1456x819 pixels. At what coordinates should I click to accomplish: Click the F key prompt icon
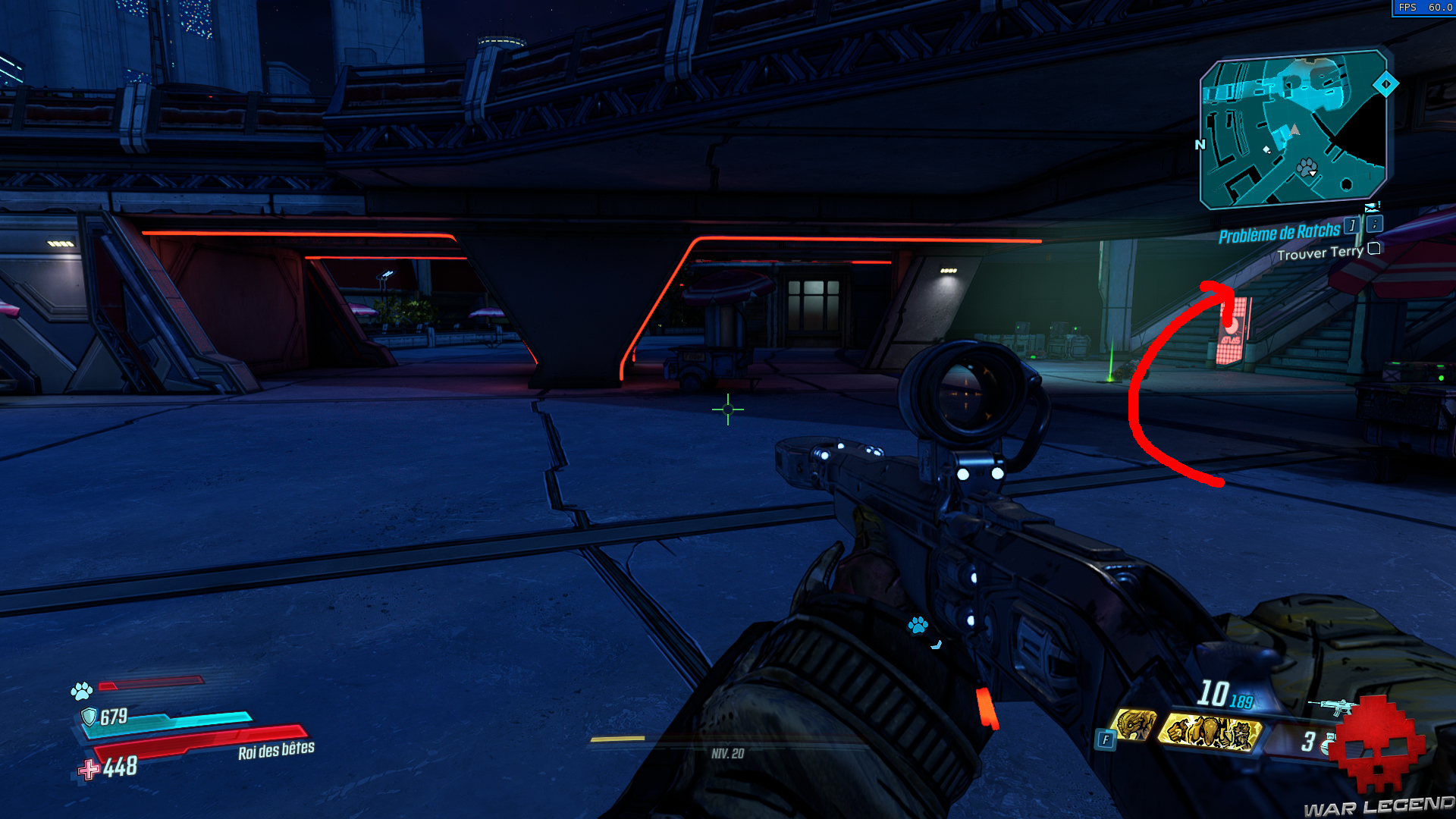click(1106, 738)
